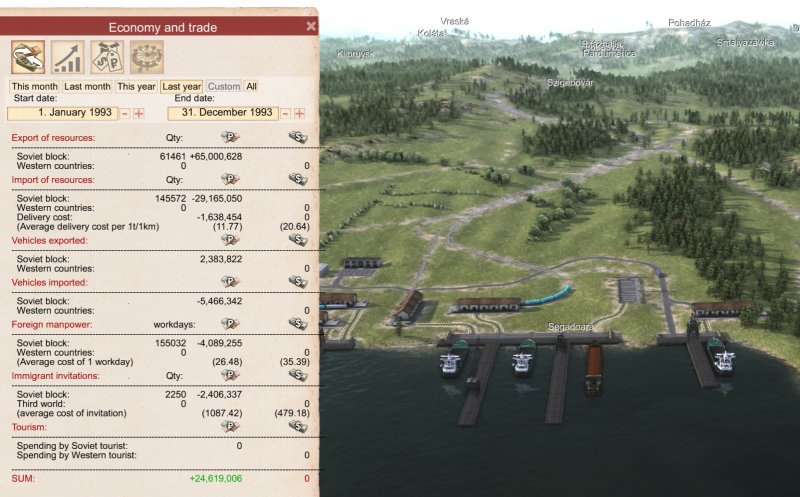Select the This month period filter

pos(34,87)
